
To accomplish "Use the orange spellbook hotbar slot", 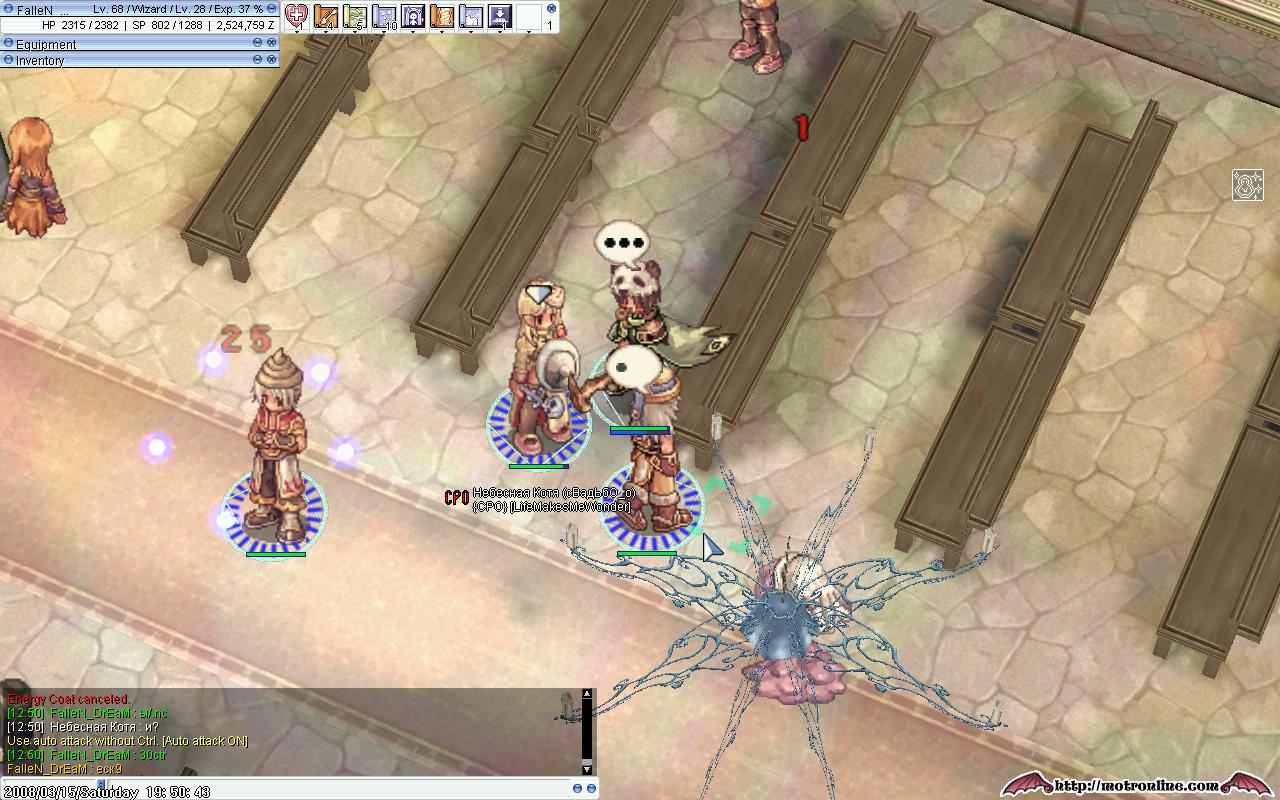I will coord(442,16).
